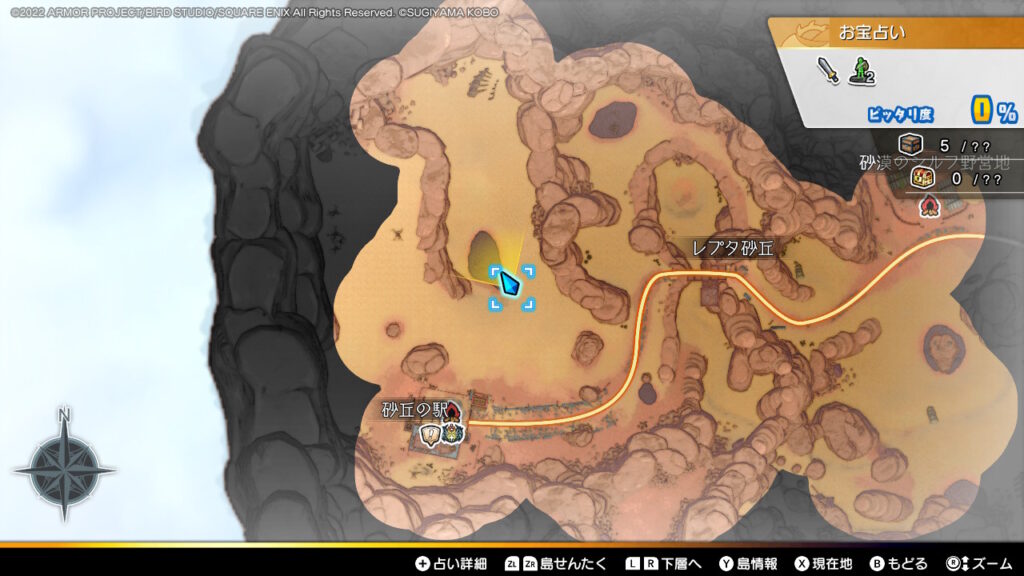The width and height of the screenshot is (1024, 576).
Task: Choose the green crest emblem map marker
Action: point(455,433)
